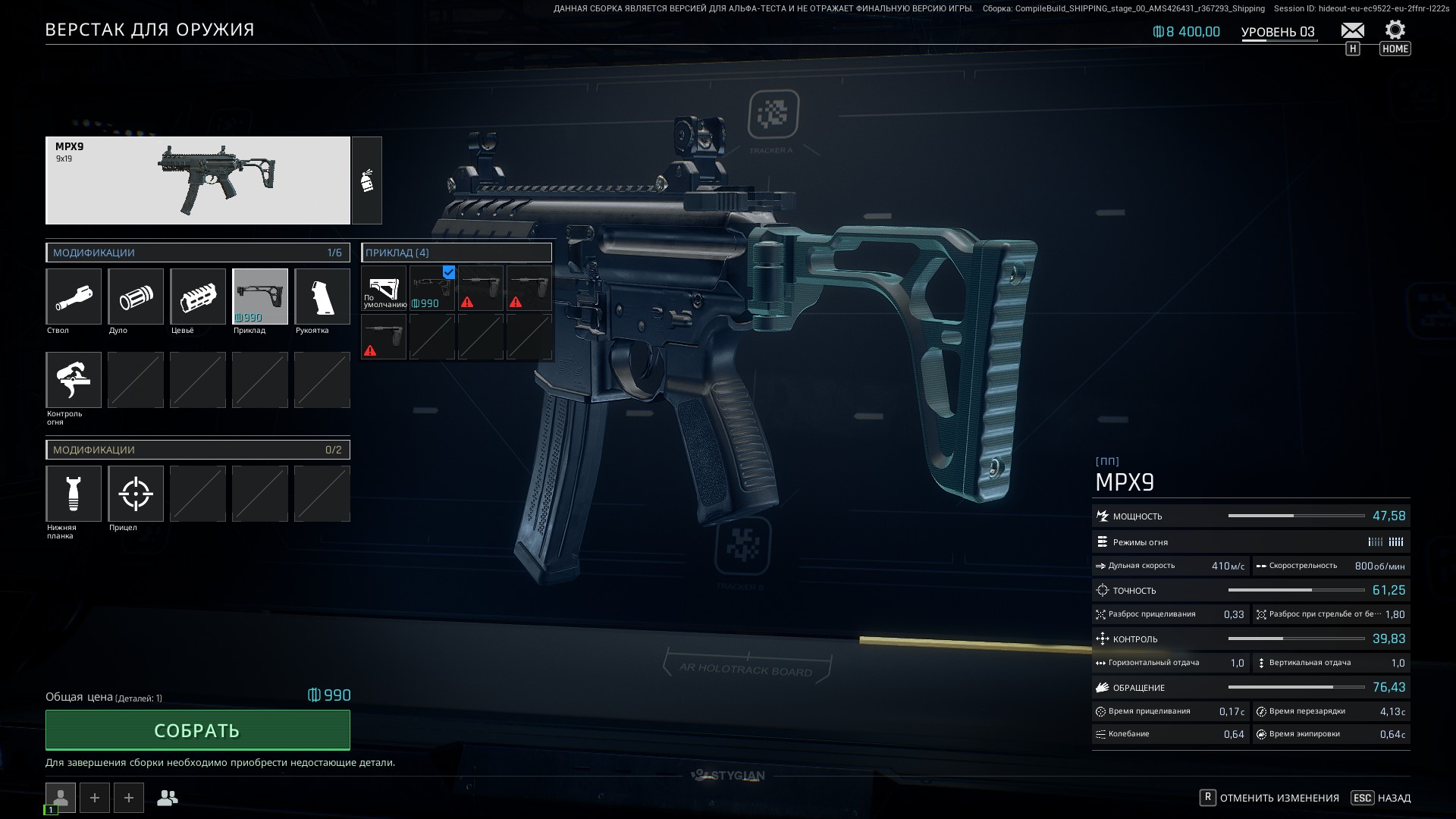Open the Нижняя планка lower rail slot
The width and height of the screenshot is (1456, 819).
(x=74, y=494)
